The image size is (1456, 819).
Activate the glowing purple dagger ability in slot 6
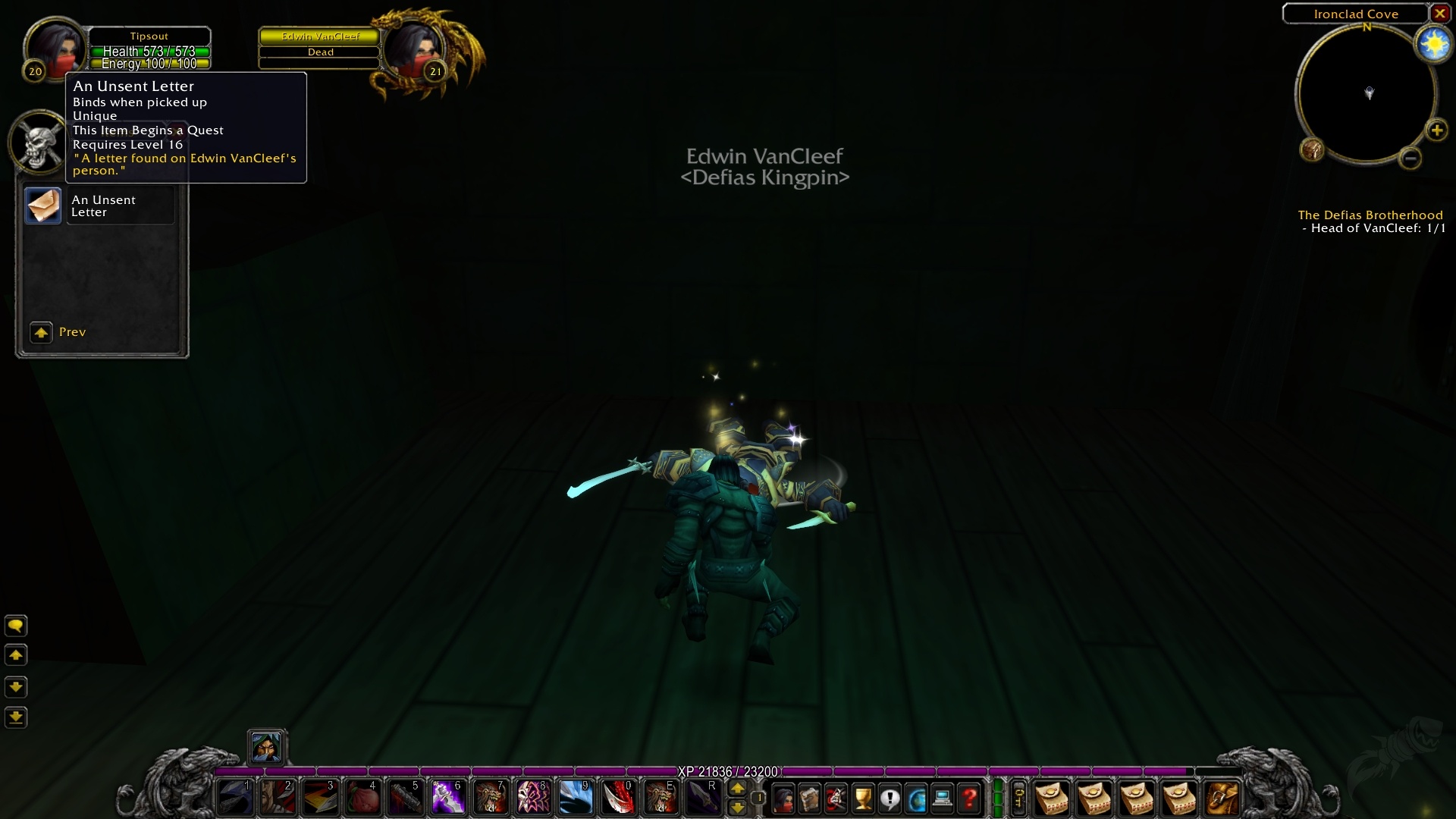pyautogui.click(x=448, y=799)
